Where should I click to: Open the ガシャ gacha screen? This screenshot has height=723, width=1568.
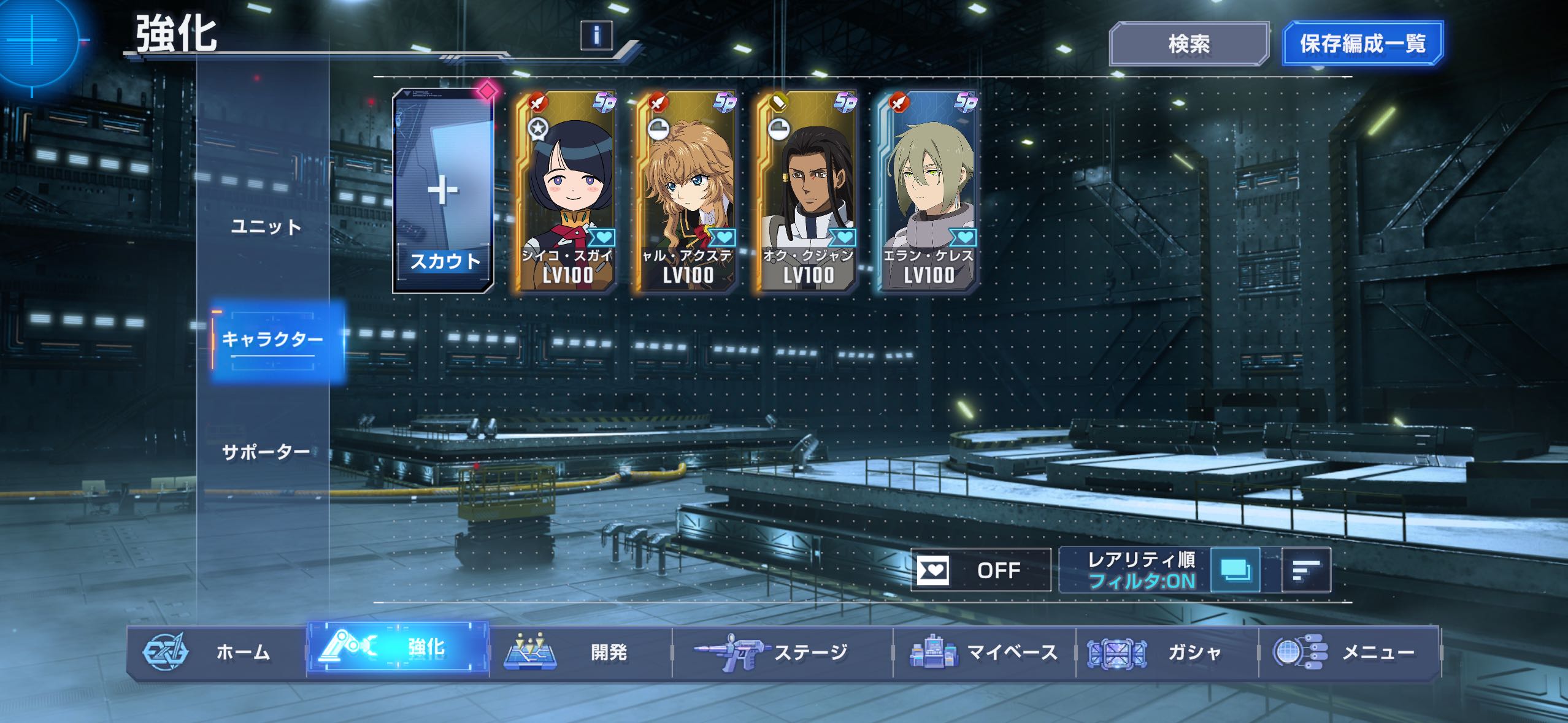click(x=1167, y=652)
